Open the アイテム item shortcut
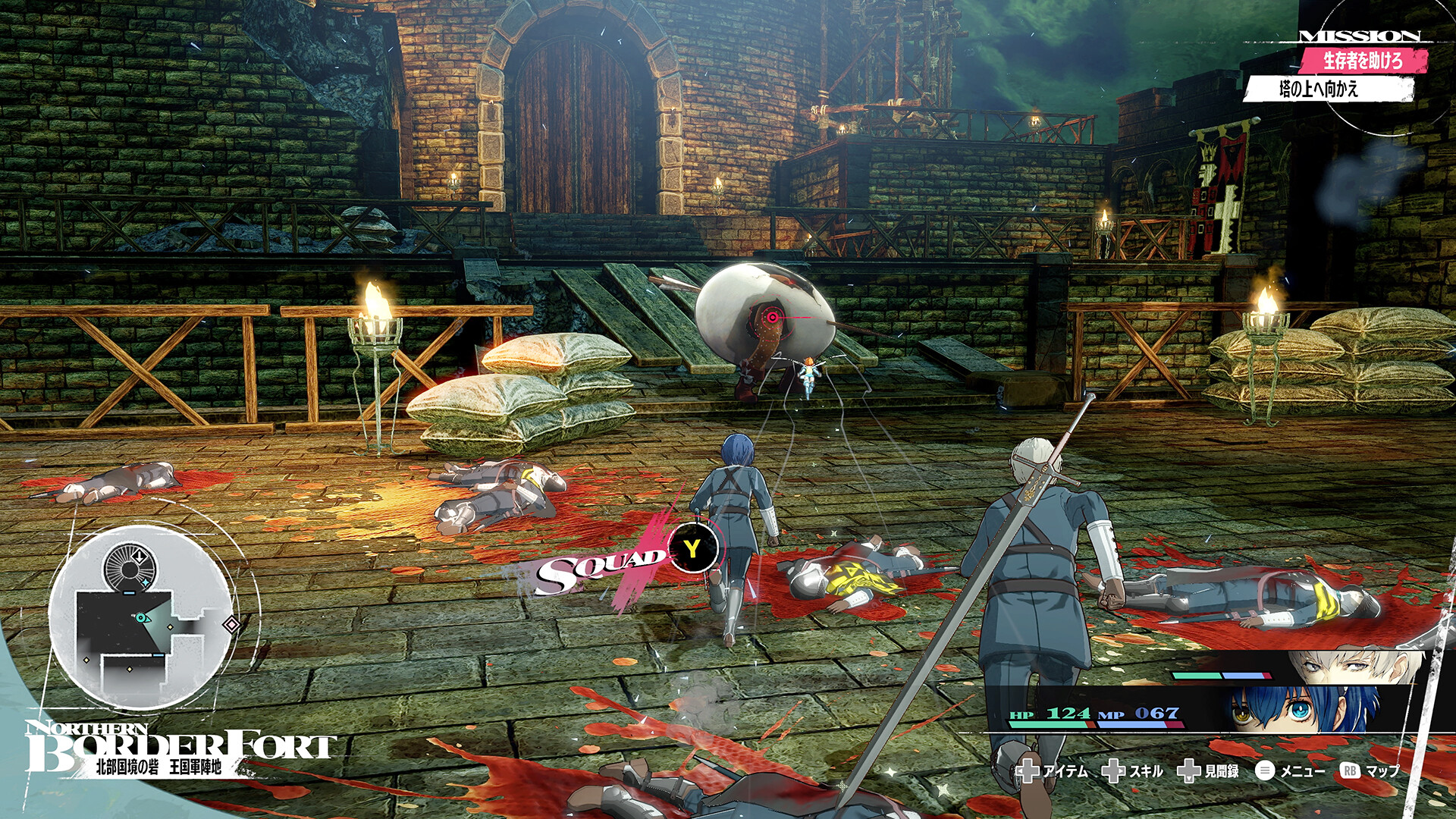This screenshot has height=819, width=1456. [x=1053, y=770]
